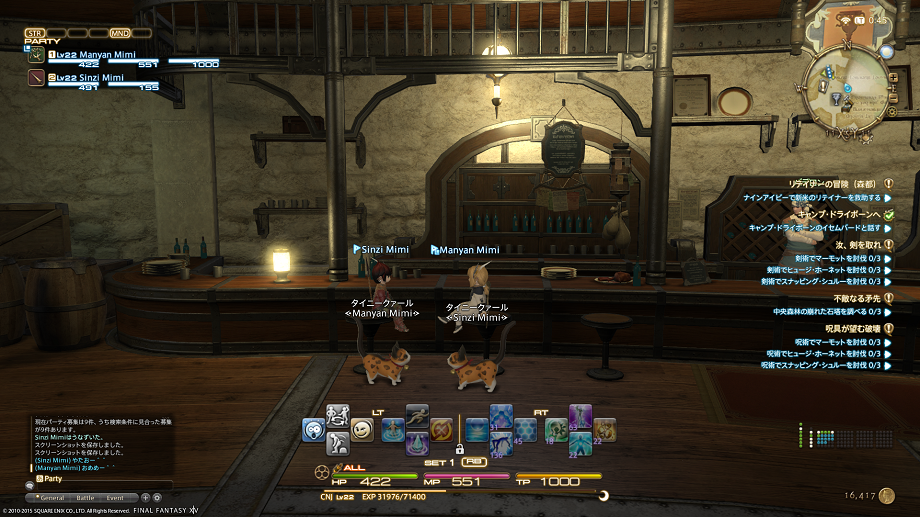
Task: Open the Event chat tab
Action: coord(115,497)
